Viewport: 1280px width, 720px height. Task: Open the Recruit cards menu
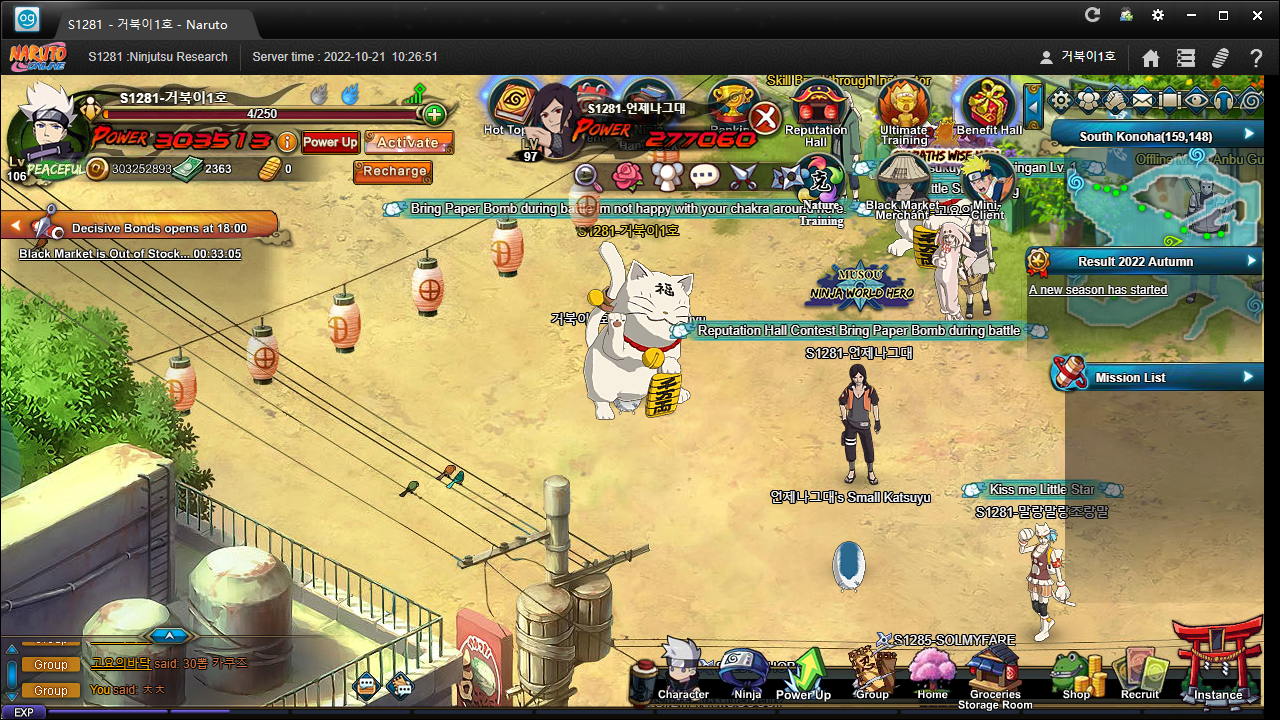(x=1140, y=672)
